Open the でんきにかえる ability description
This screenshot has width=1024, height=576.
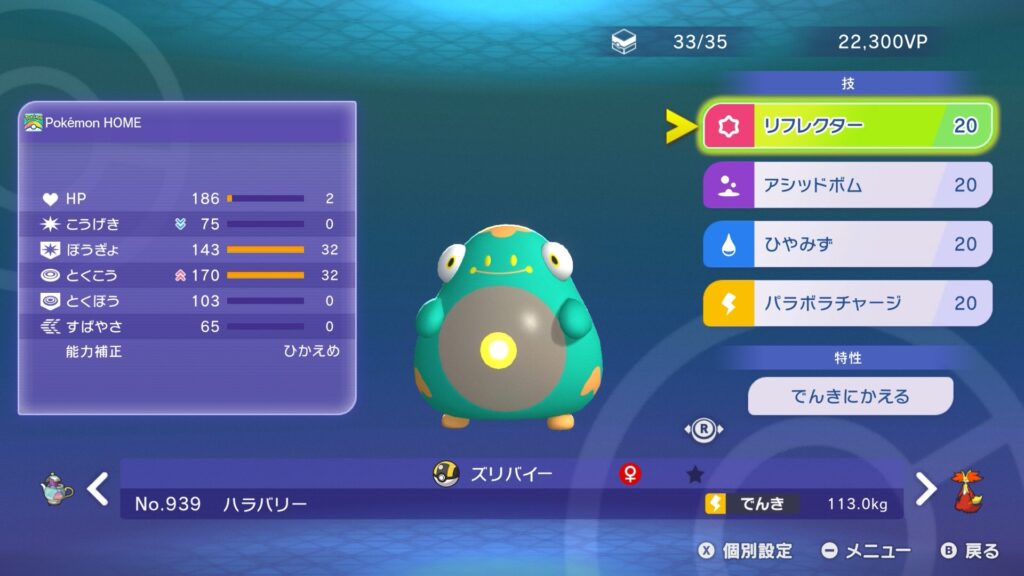[850, 396]
